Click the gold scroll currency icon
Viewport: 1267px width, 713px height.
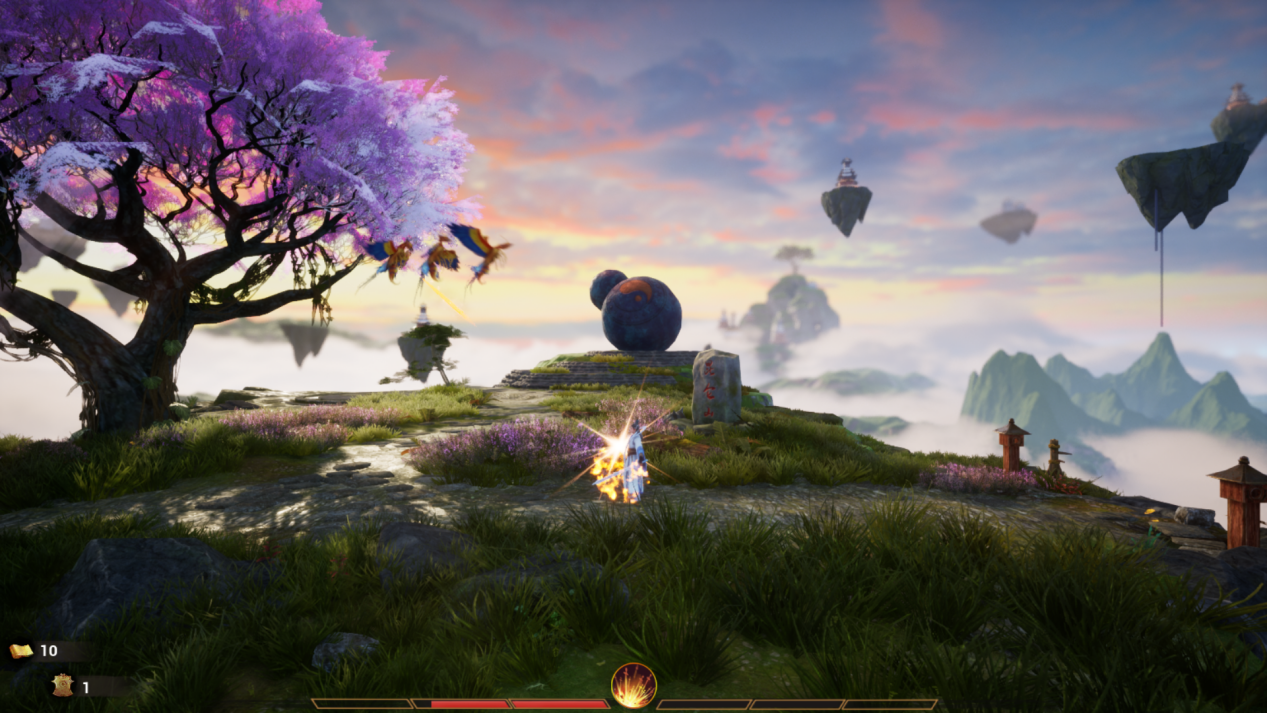point(21,651)
